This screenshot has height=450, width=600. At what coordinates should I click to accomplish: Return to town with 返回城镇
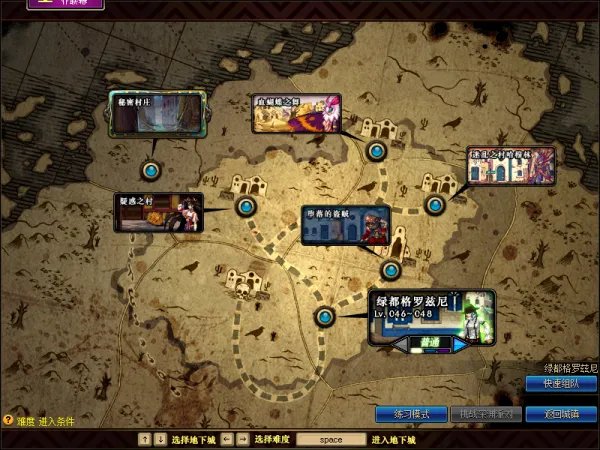click(560, 414)
